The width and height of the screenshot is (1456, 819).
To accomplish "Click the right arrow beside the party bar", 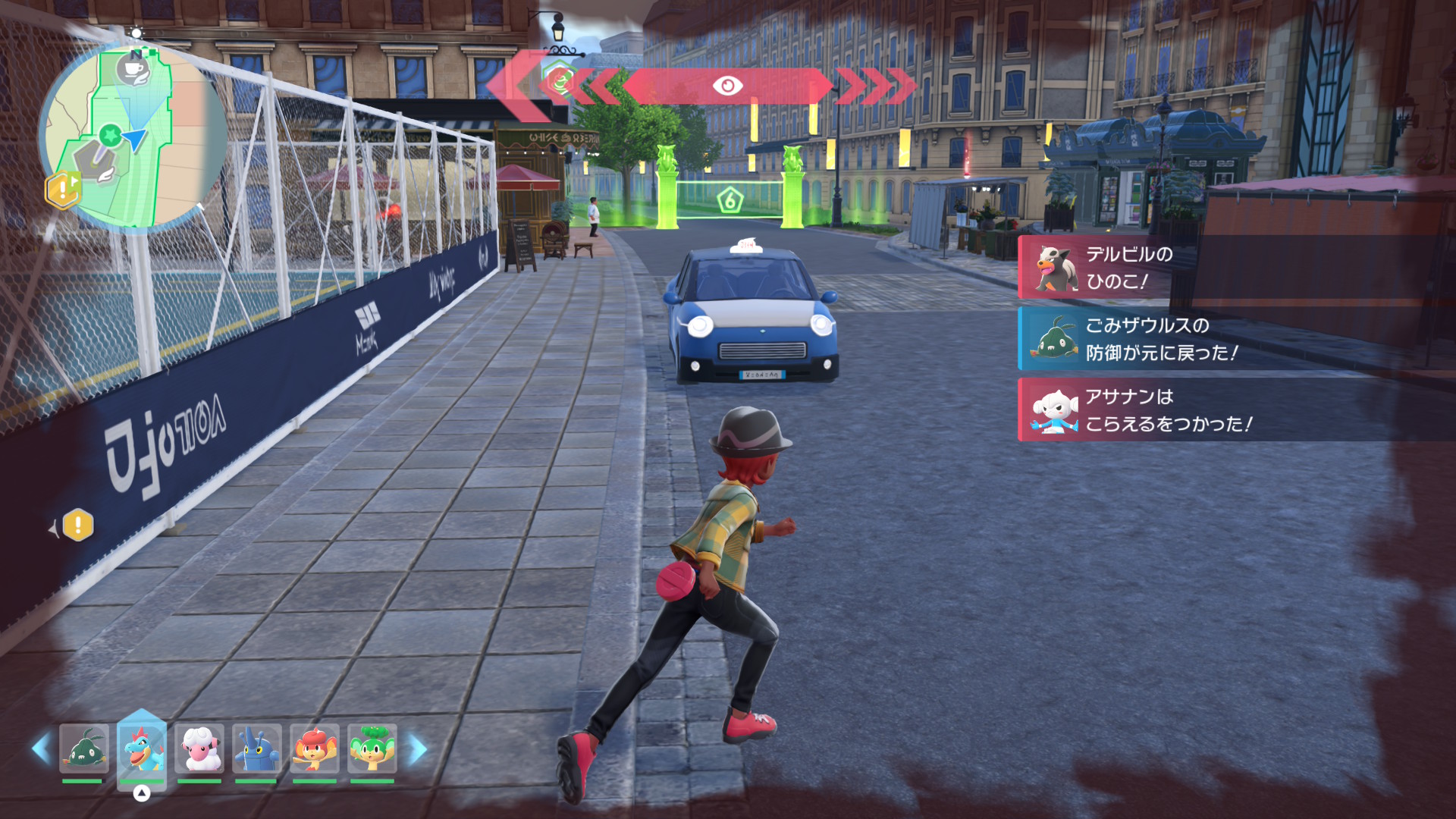I will (418, 748).
